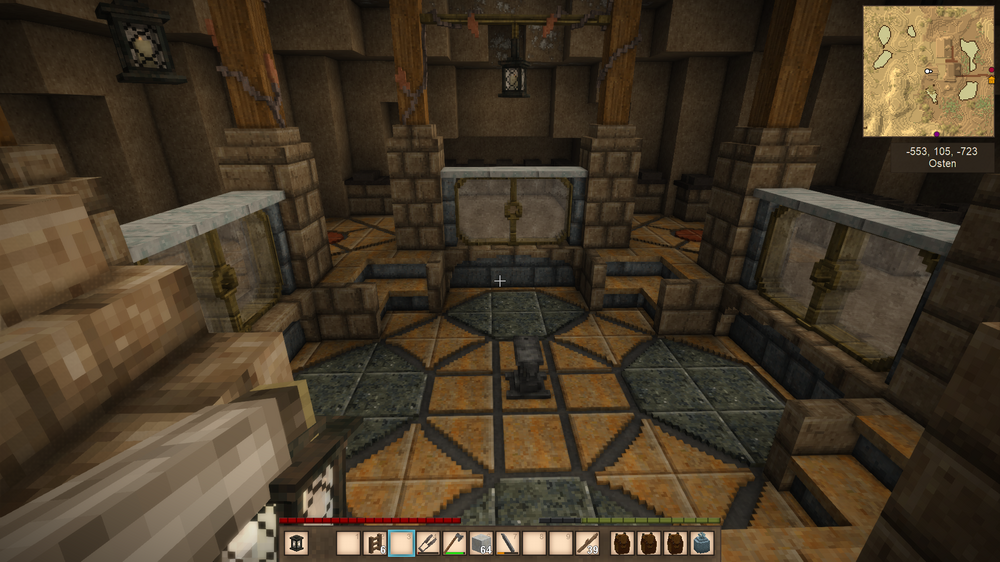This screenshot has height=562, width=1000.
Task: Click the blue-gray bag slot
Action: click(703, 543)
